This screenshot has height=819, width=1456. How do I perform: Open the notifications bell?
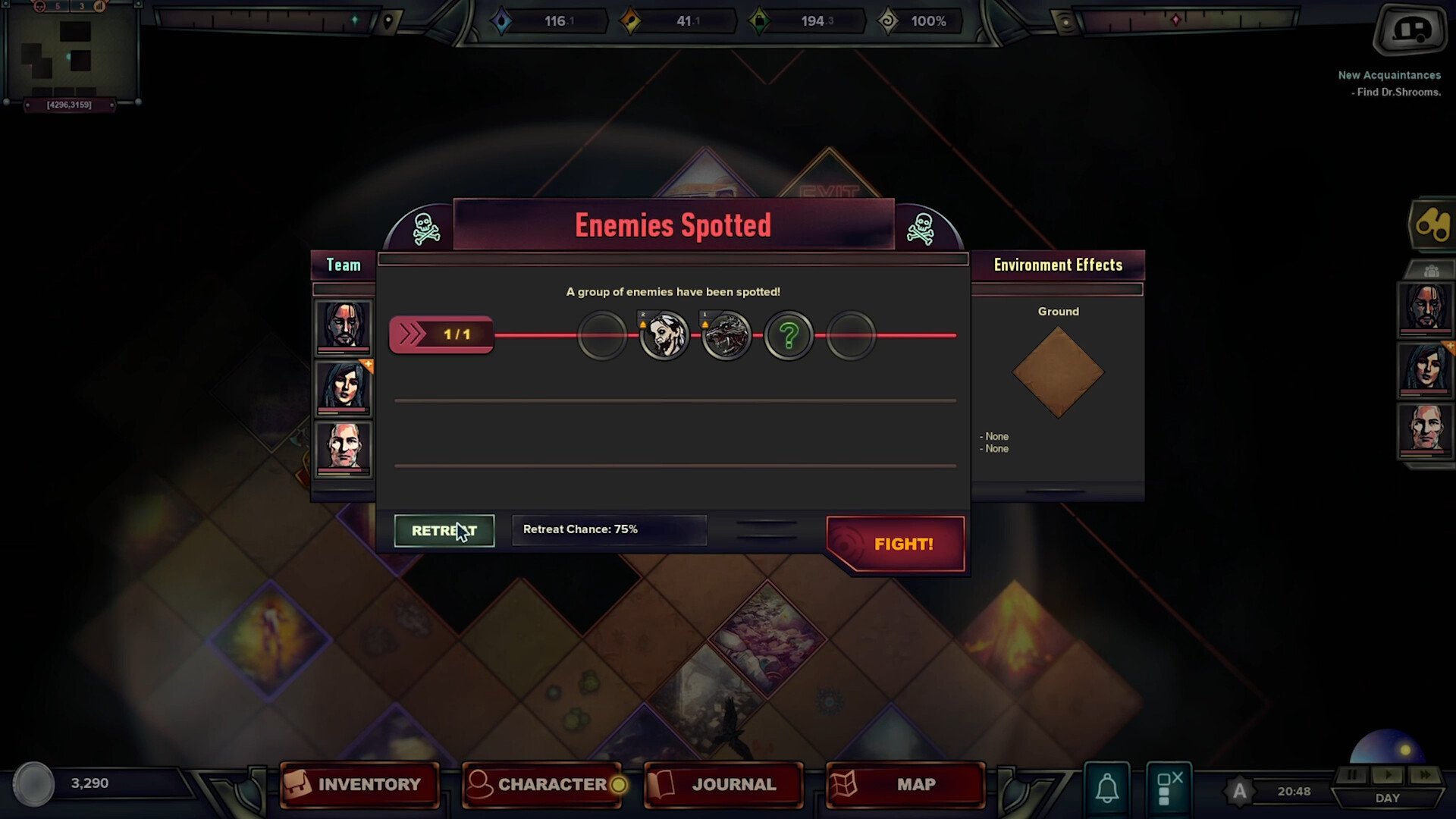[x=1107, y=789]
